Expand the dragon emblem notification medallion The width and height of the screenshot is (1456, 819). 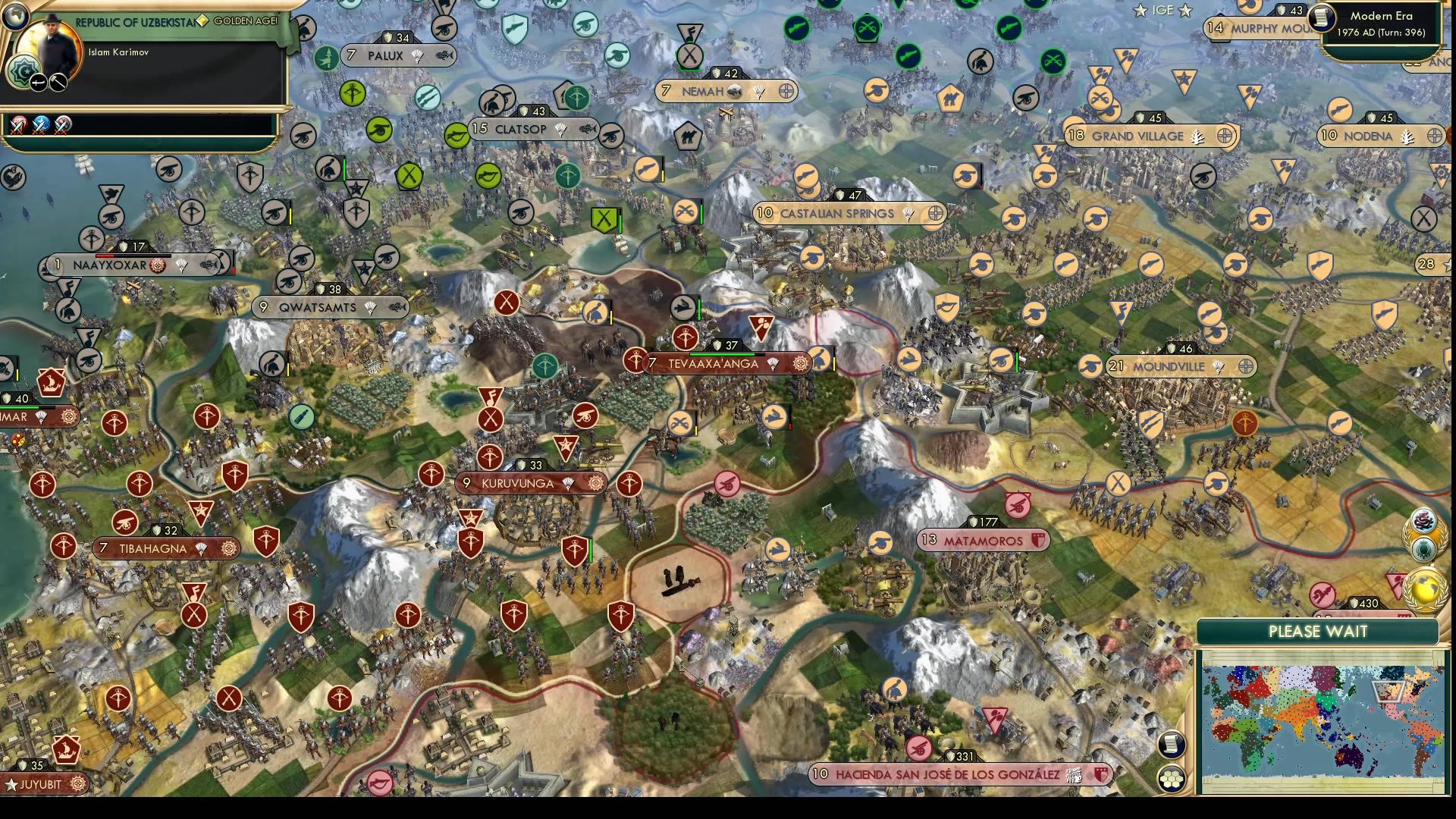(1423, 520)
